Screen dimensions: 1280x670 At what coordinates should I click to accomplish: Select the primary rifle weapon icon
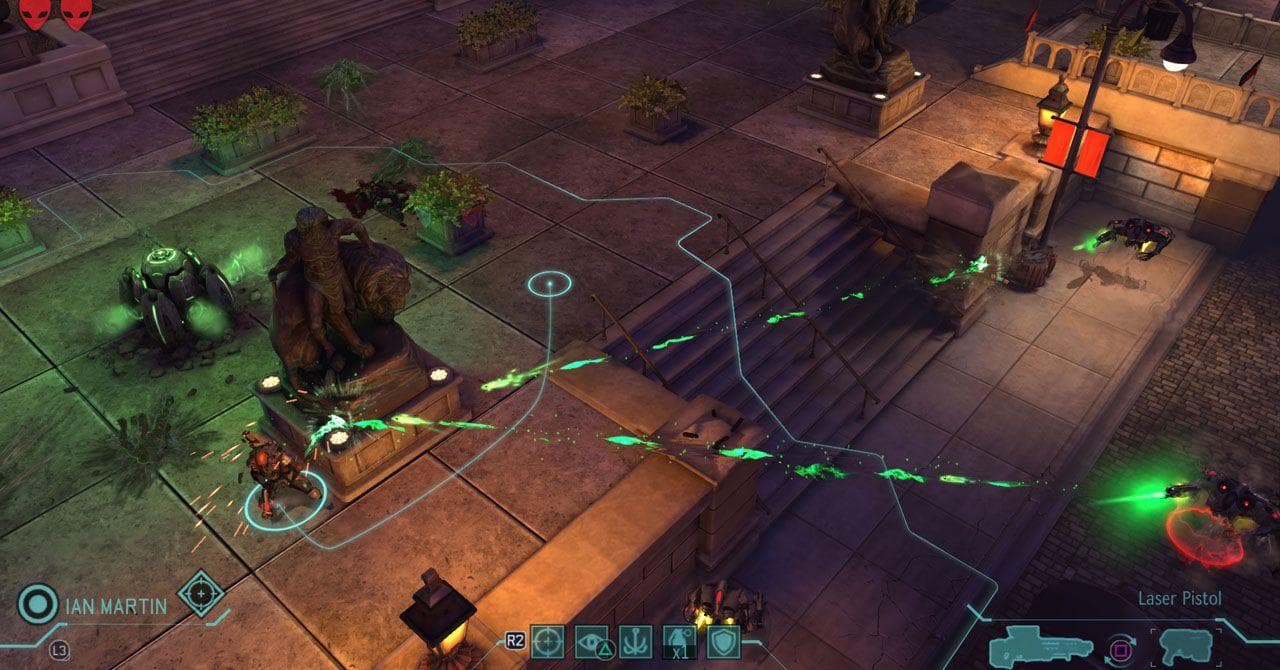click(x=1027, y=646)
